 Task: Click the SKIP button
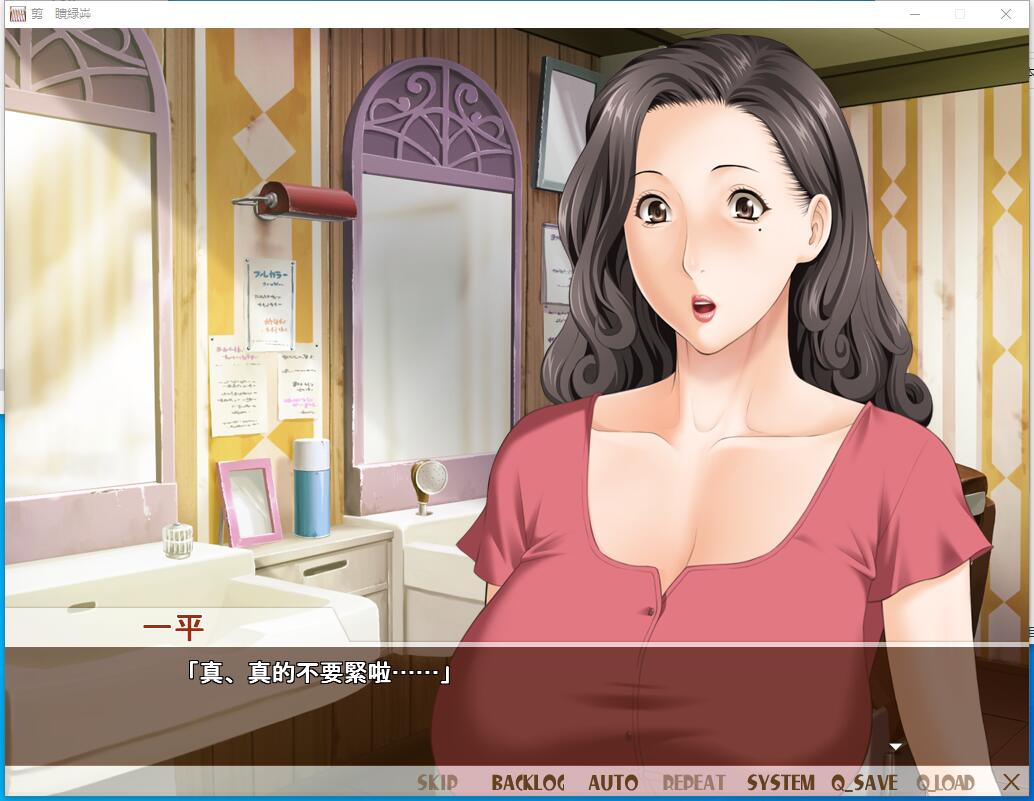[437, 783]
